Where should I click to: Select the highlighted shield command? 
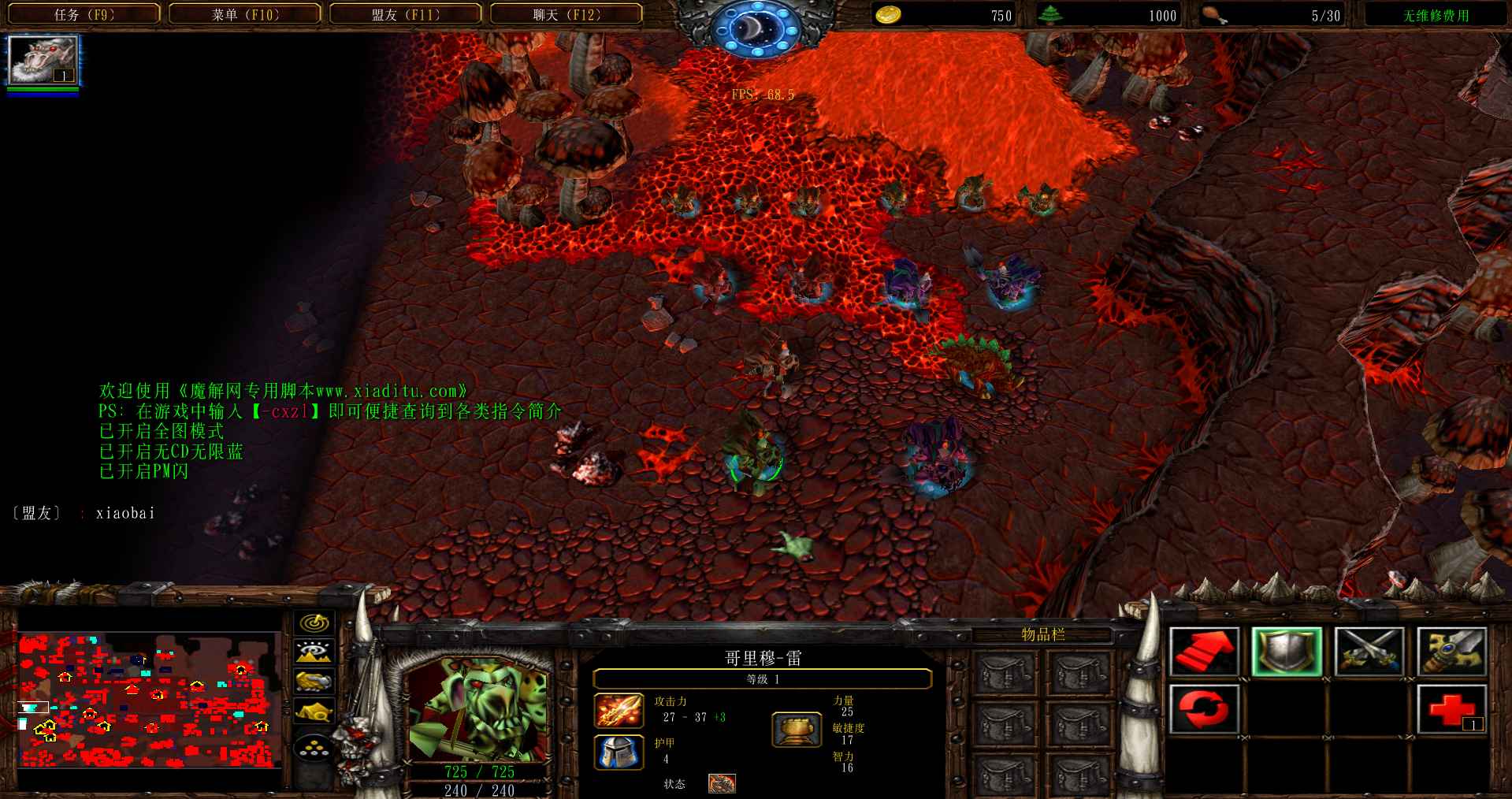pyautogui.click(x=1286, y=652)
